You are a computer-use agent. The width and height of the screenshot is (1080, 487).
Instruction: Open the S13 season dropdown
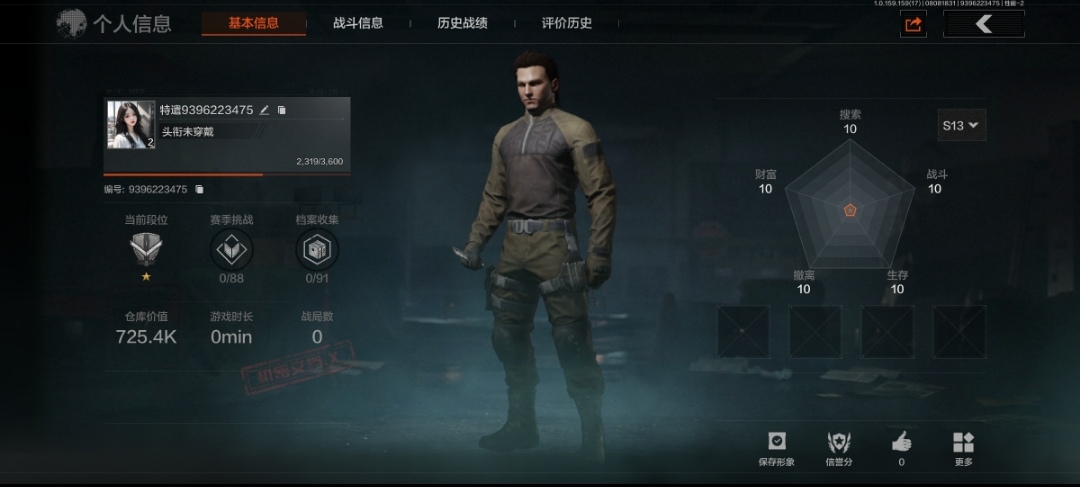coord(961,125)
